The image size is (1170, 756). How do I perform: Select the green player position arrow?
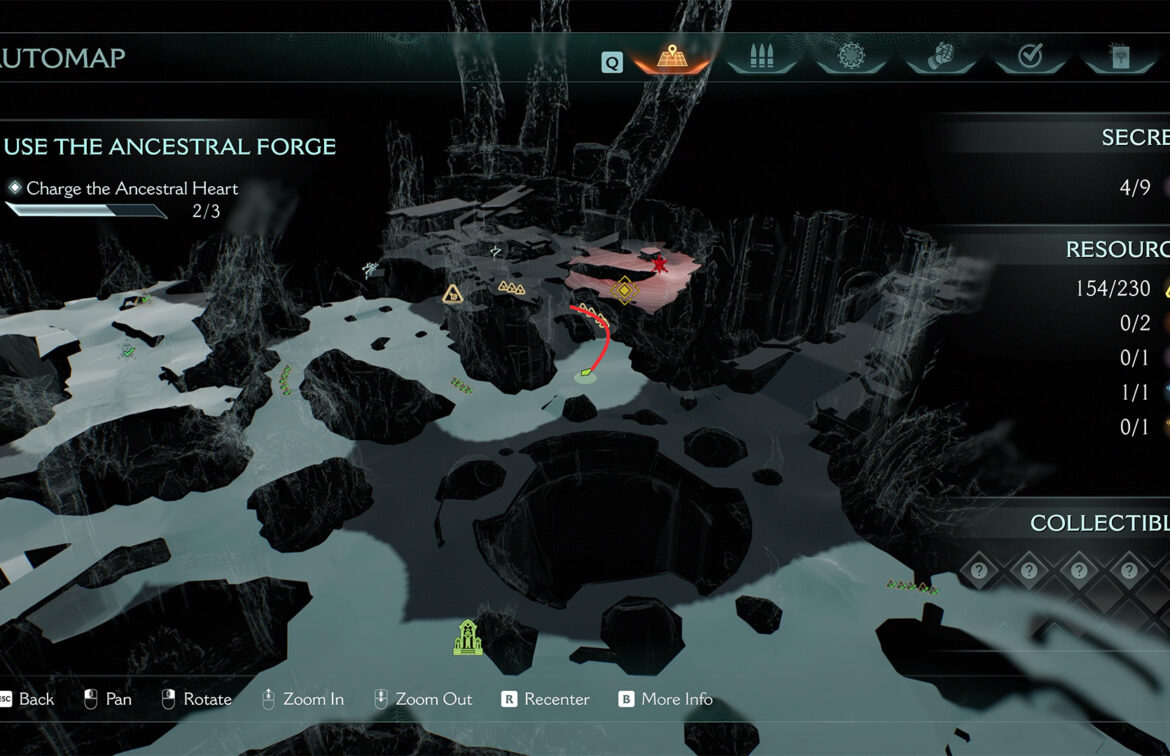coord(584,376)
